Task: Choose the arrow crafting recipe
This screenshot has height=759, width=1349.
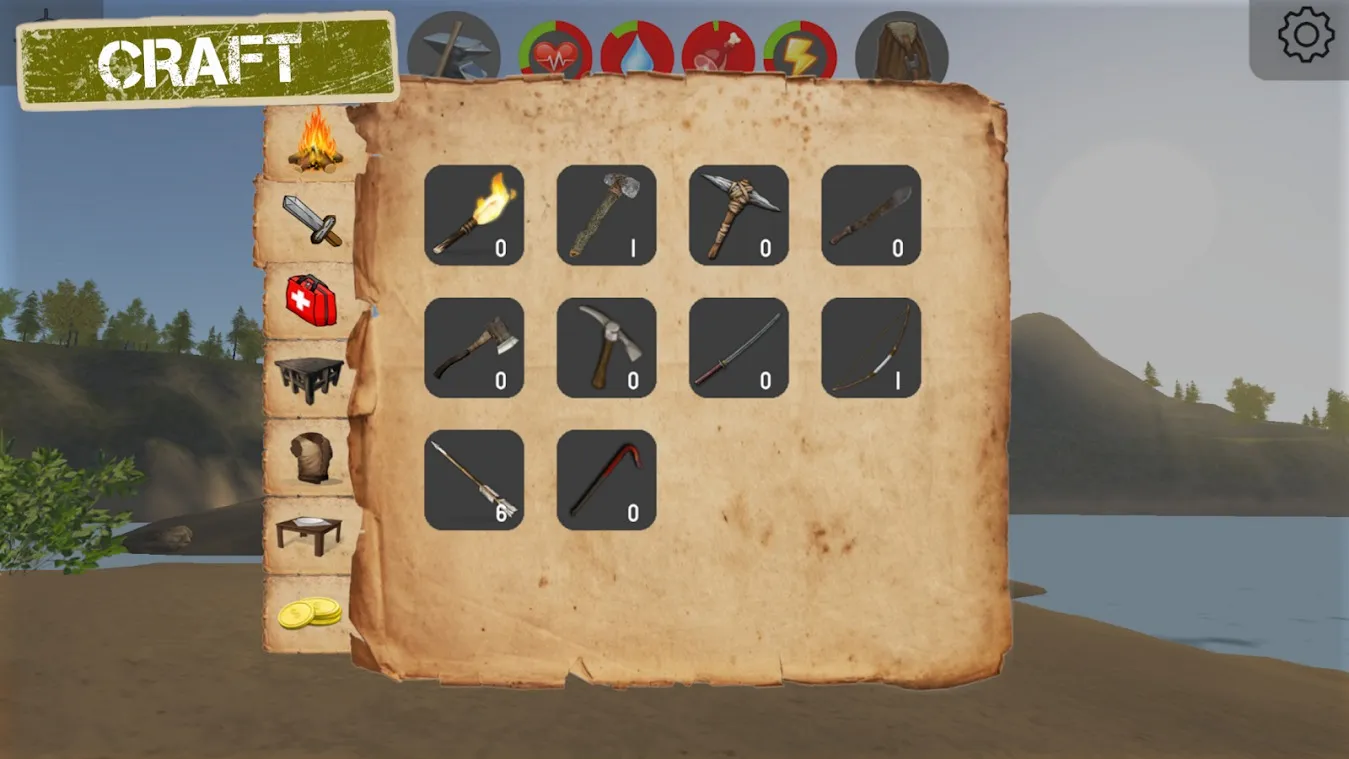Action: (x=474, y=478)
